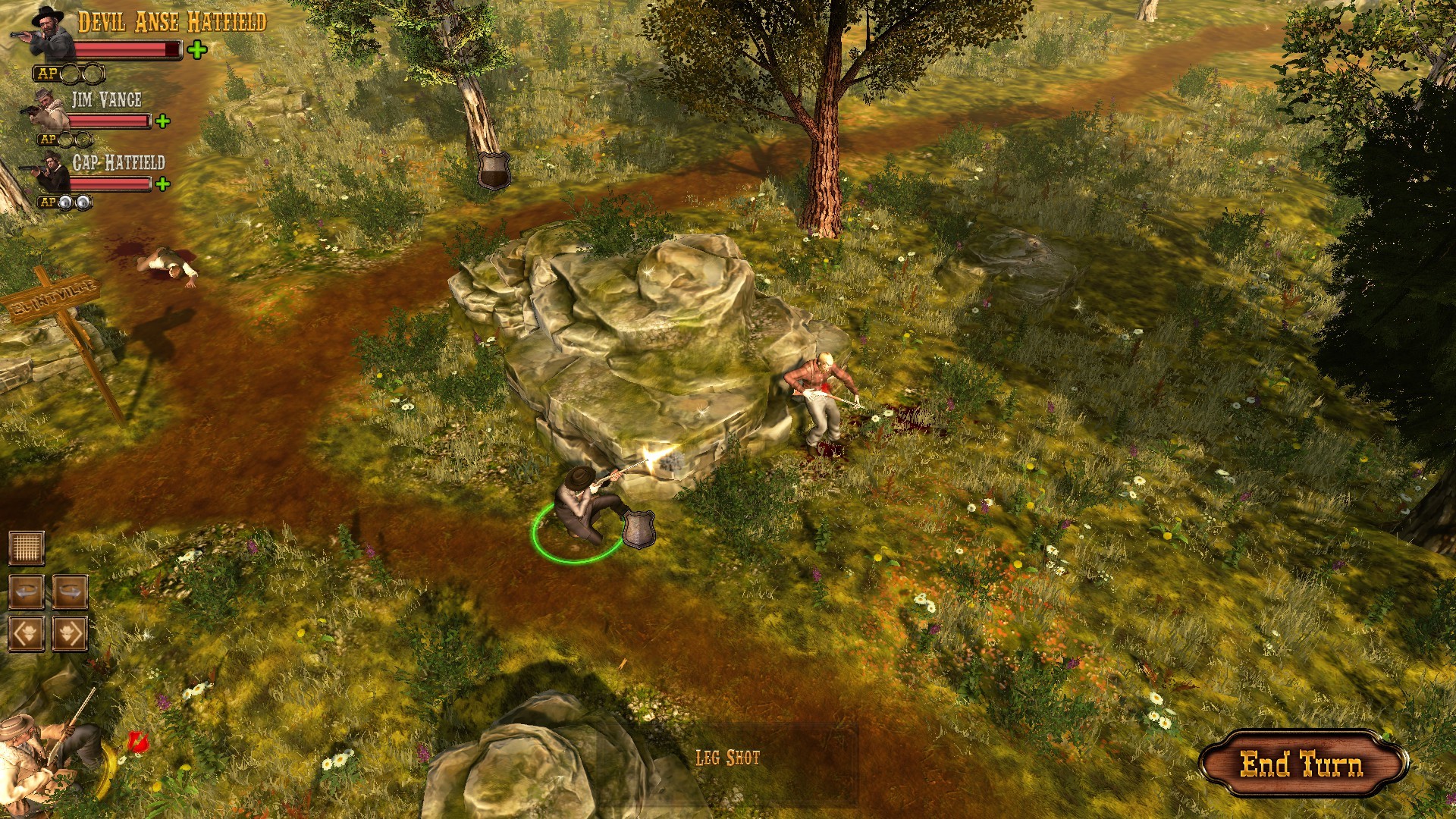This screenshot has width=1456, height=819.
Task: Select the Leg Shot action
Action: 726,755
